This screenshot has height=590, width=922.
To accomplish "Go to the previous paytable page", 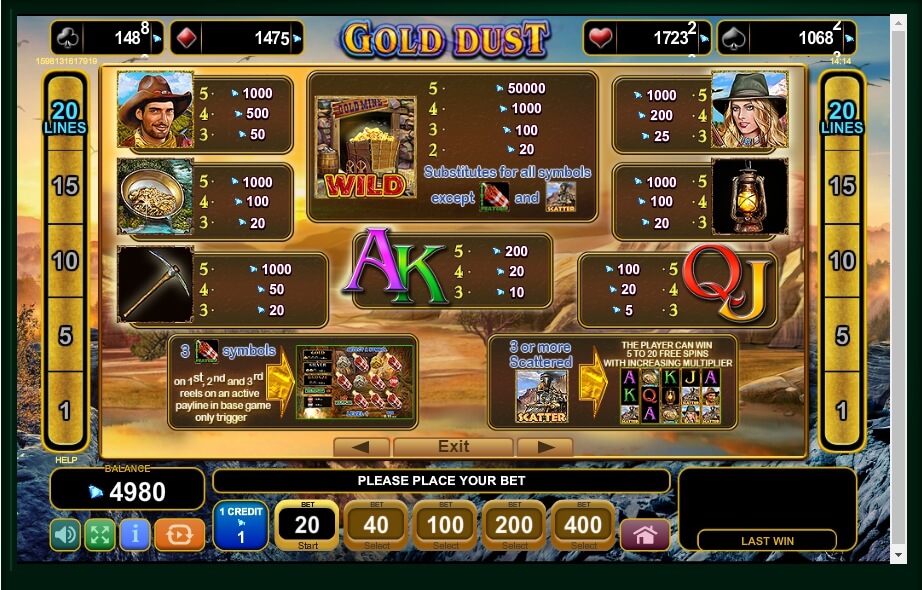I will [360, 447].
